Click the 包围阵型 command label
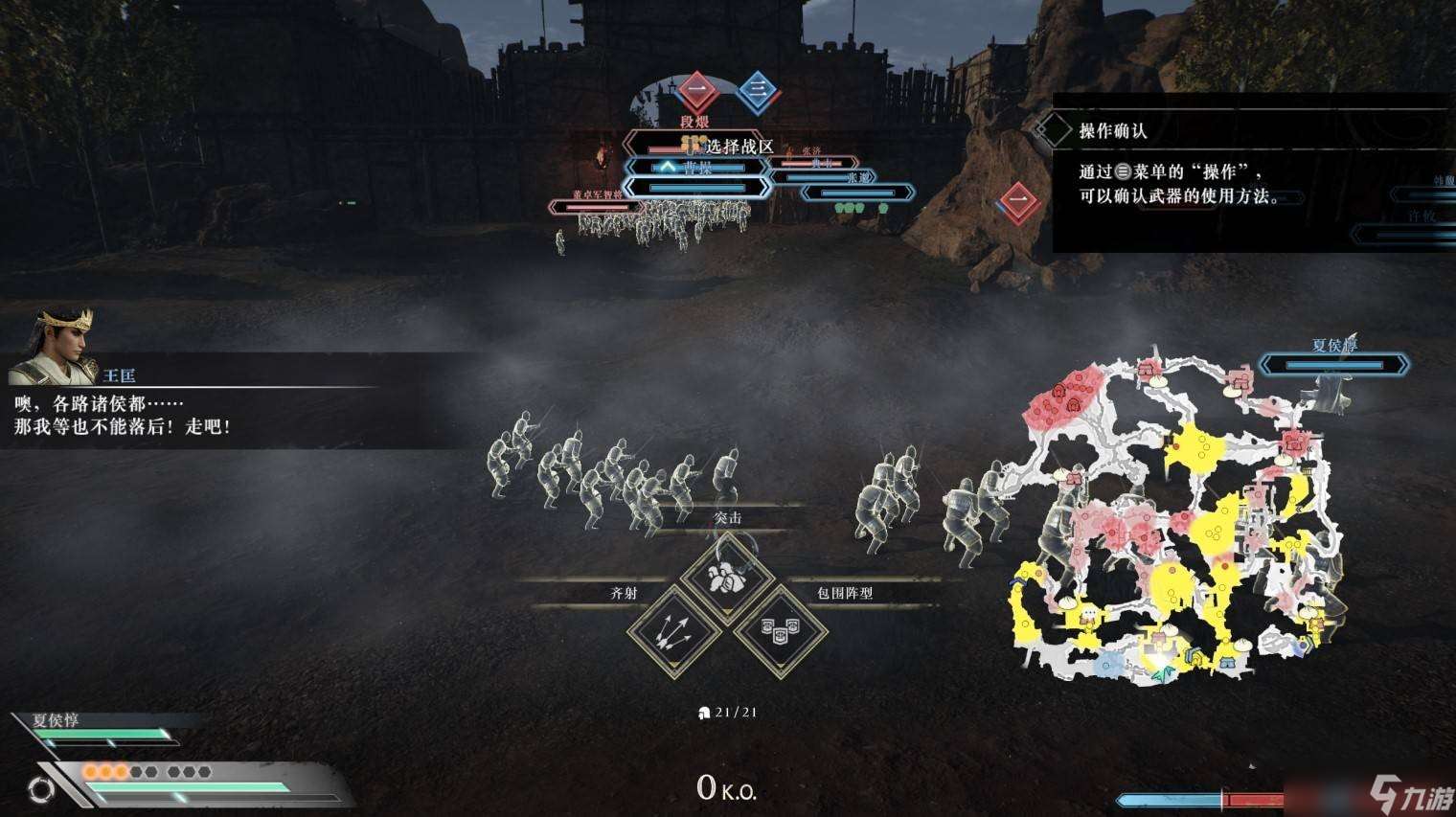This screenshot has height=817, width=1456. 845,594
